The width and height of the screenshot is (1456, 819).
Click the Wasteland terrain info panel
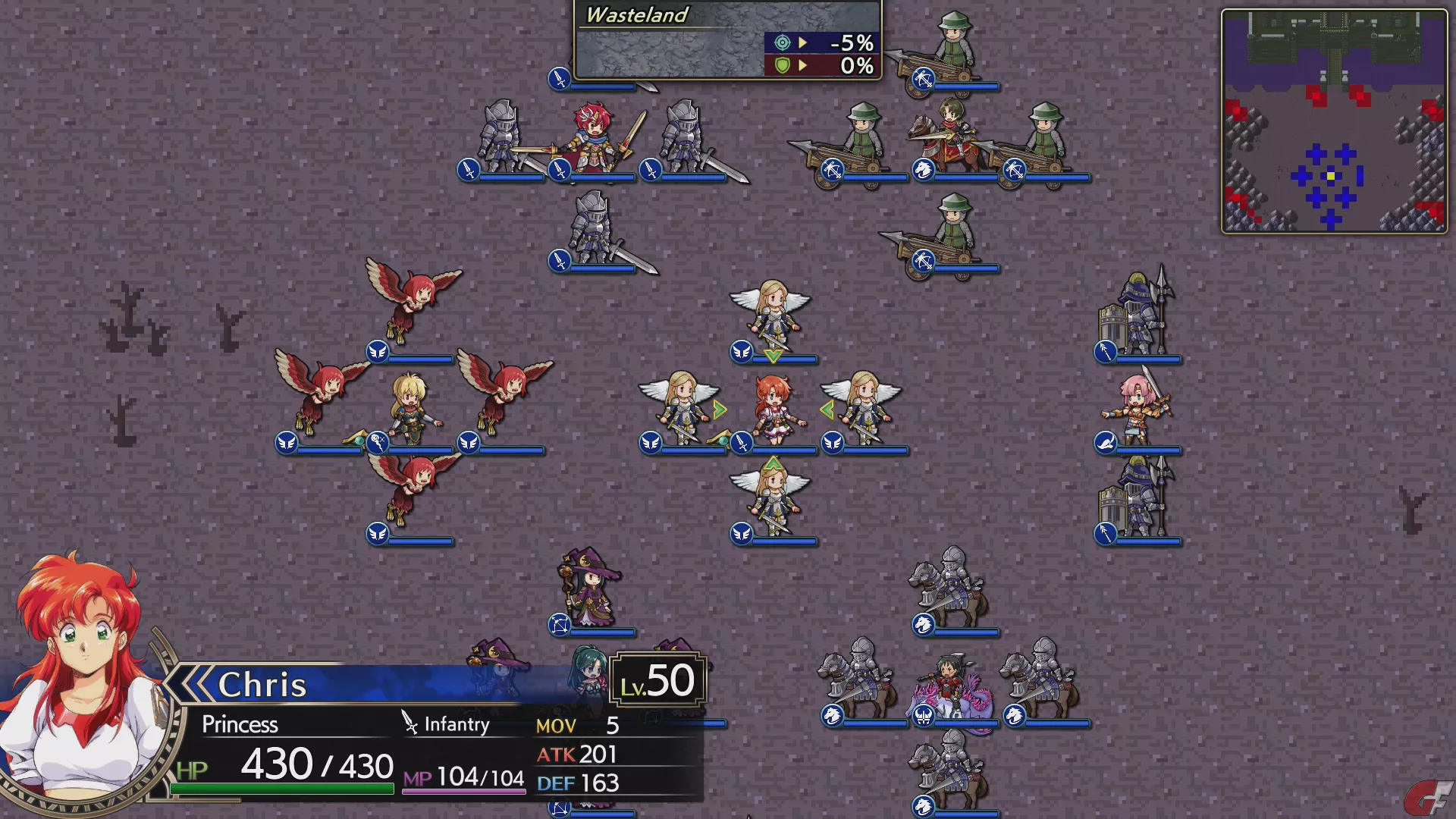coord(728,41)
